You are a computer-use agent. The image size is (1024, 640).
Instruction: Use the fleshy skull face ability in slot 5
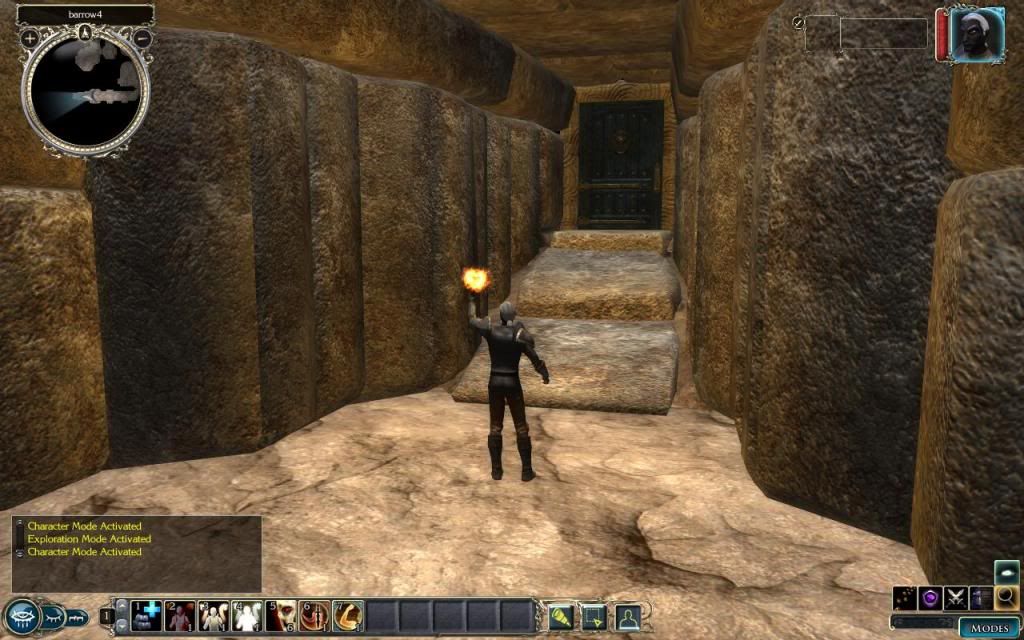pyautogui.click(x=281, y=615)
